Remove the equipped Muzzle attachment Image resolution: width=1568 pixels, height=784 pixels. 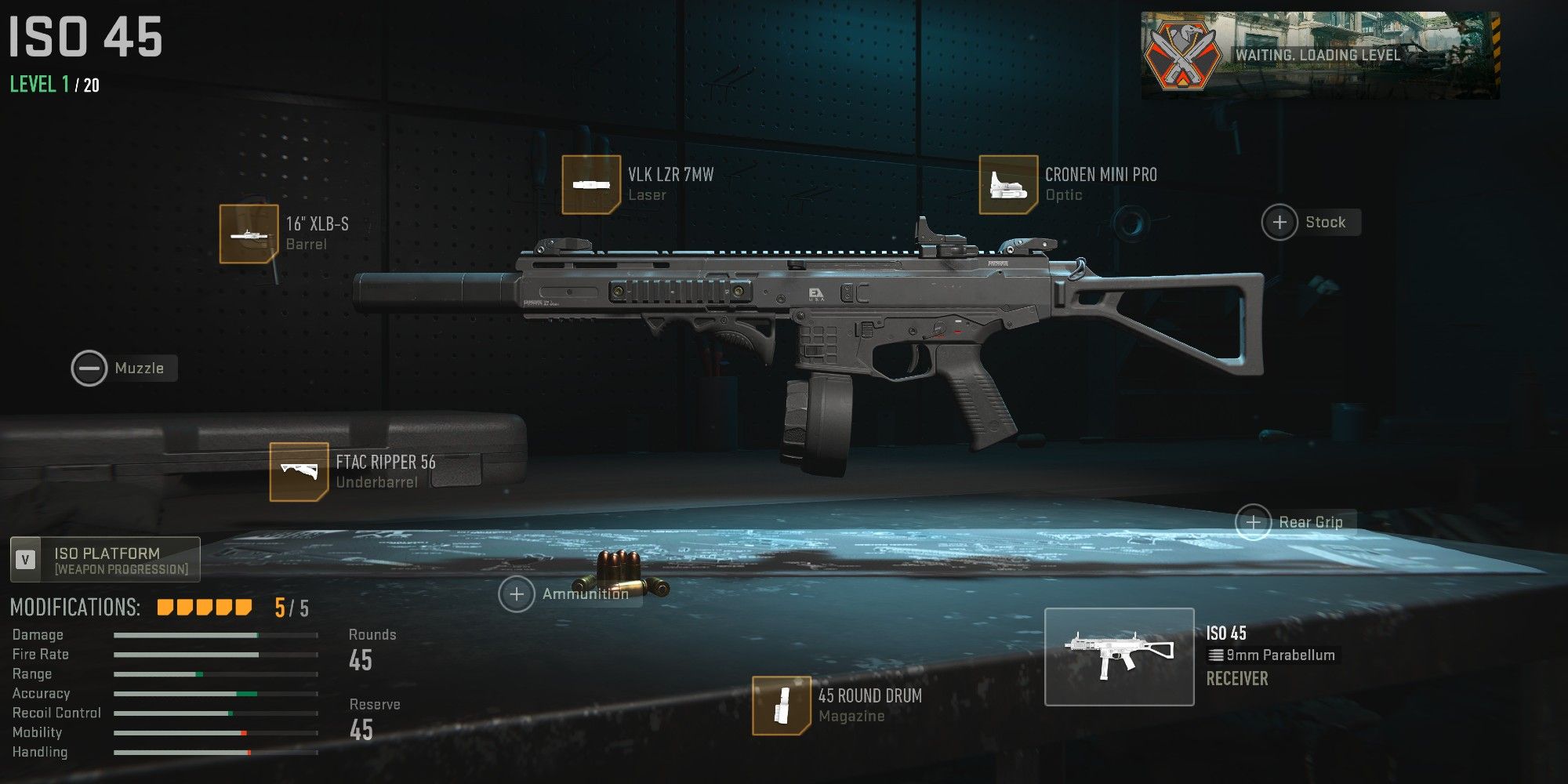click(x=88, y=367)
